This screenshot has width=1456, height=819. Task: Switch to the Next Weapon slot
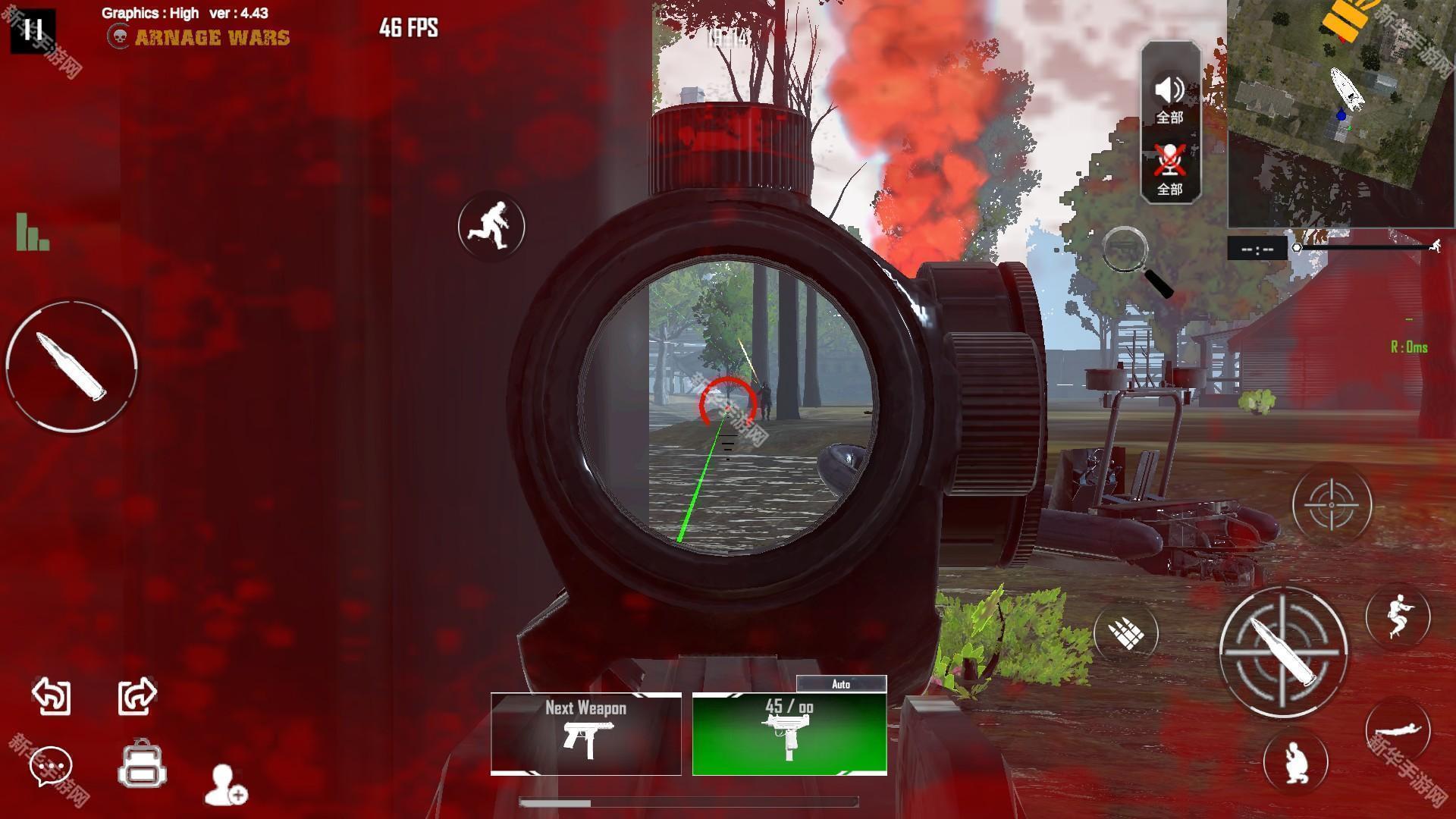coord(585,733)
